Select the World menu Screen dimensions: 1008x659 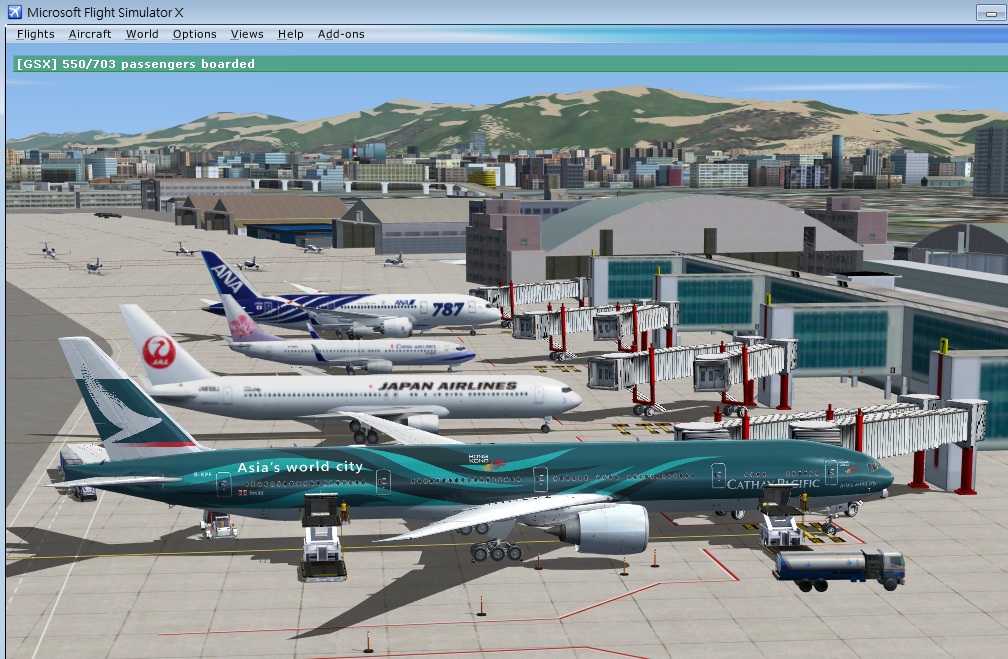point(142,34)
